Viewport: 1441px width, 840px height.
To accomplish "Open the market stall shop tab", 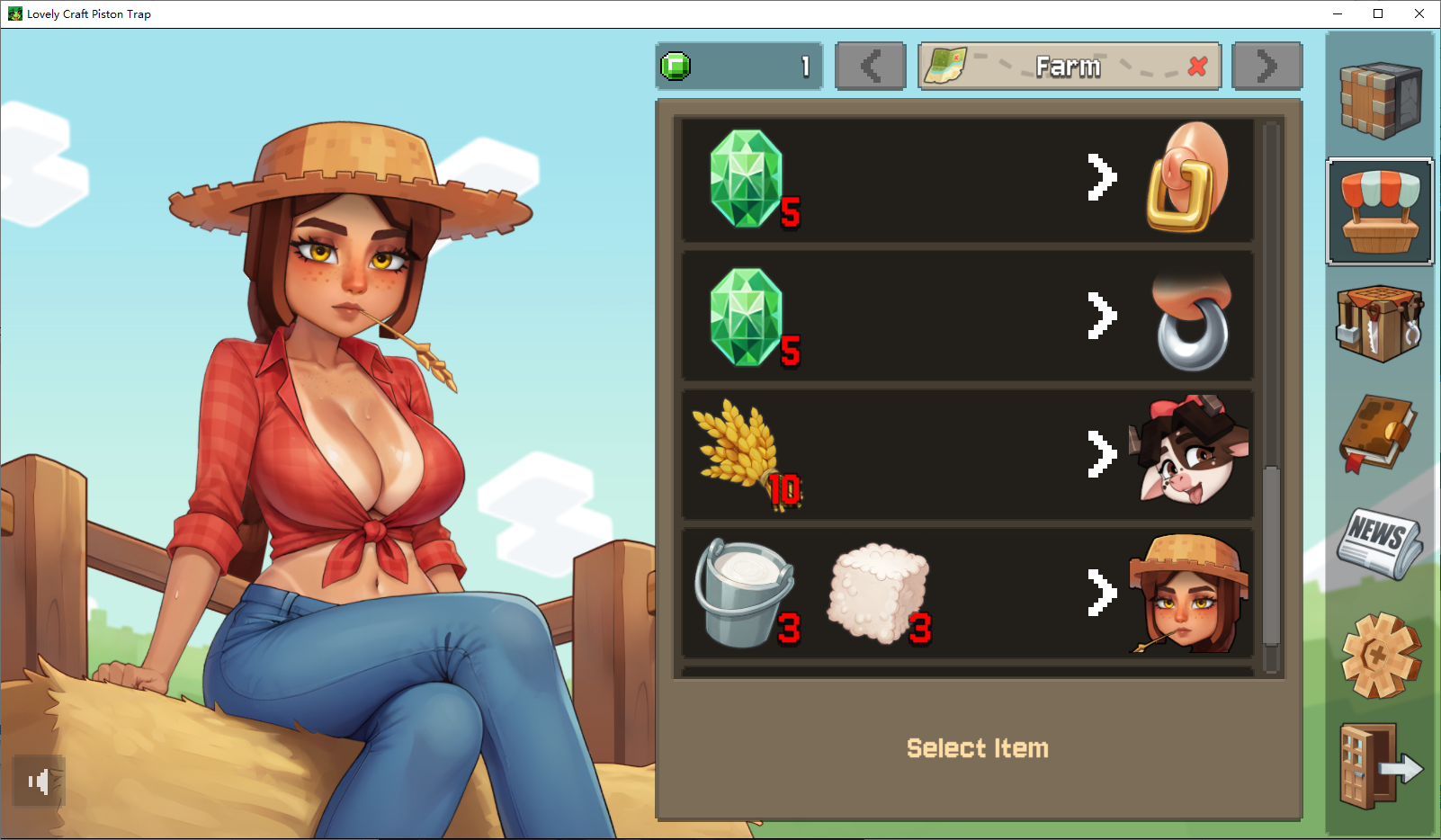I will [x=1380, y=211].
